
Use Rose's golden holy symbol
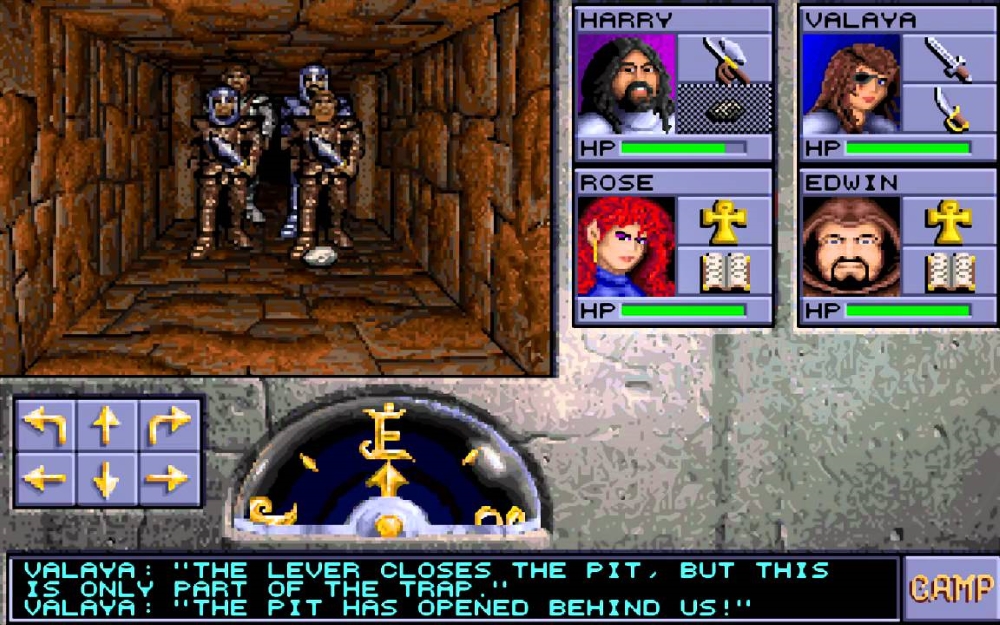[724, 221]
